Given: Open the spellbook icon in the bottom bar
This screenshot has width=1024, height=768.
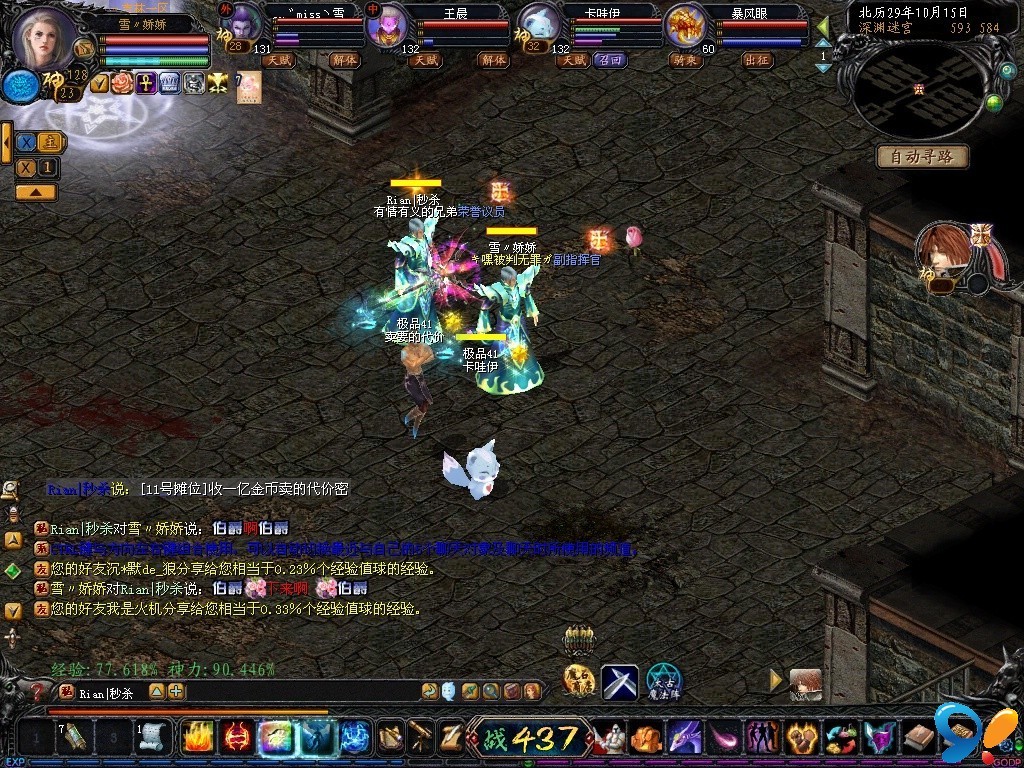Looking at the screenshot, I should (918, 738).
